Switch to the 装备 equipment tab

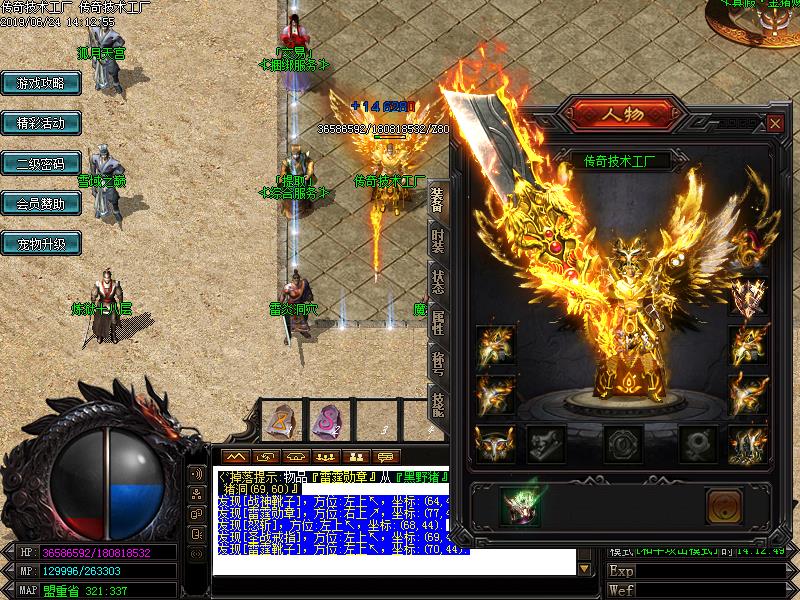437,201
